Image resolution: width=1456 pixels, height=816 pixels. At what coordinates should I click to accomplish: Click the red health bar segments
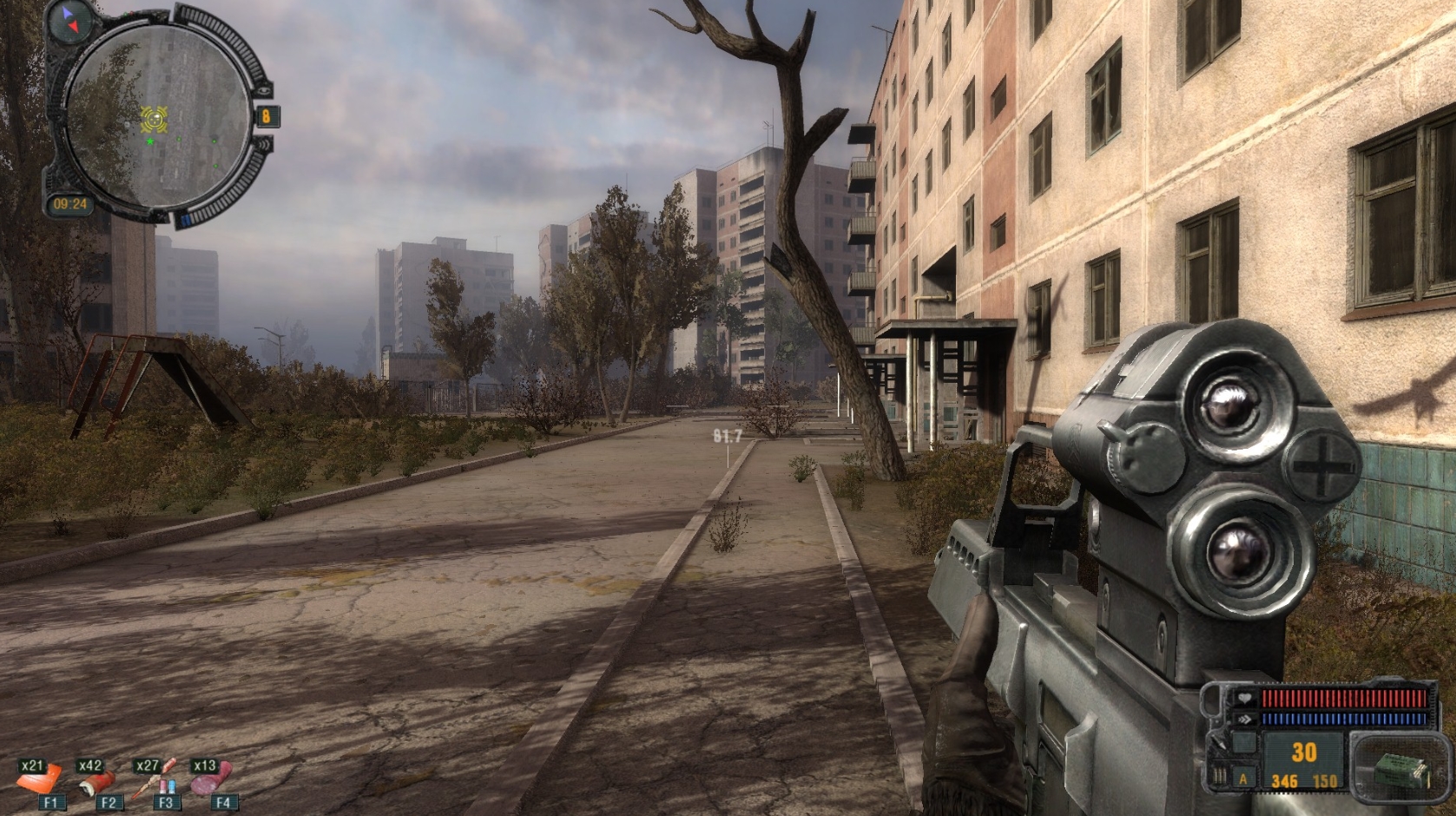point(1344,698)
